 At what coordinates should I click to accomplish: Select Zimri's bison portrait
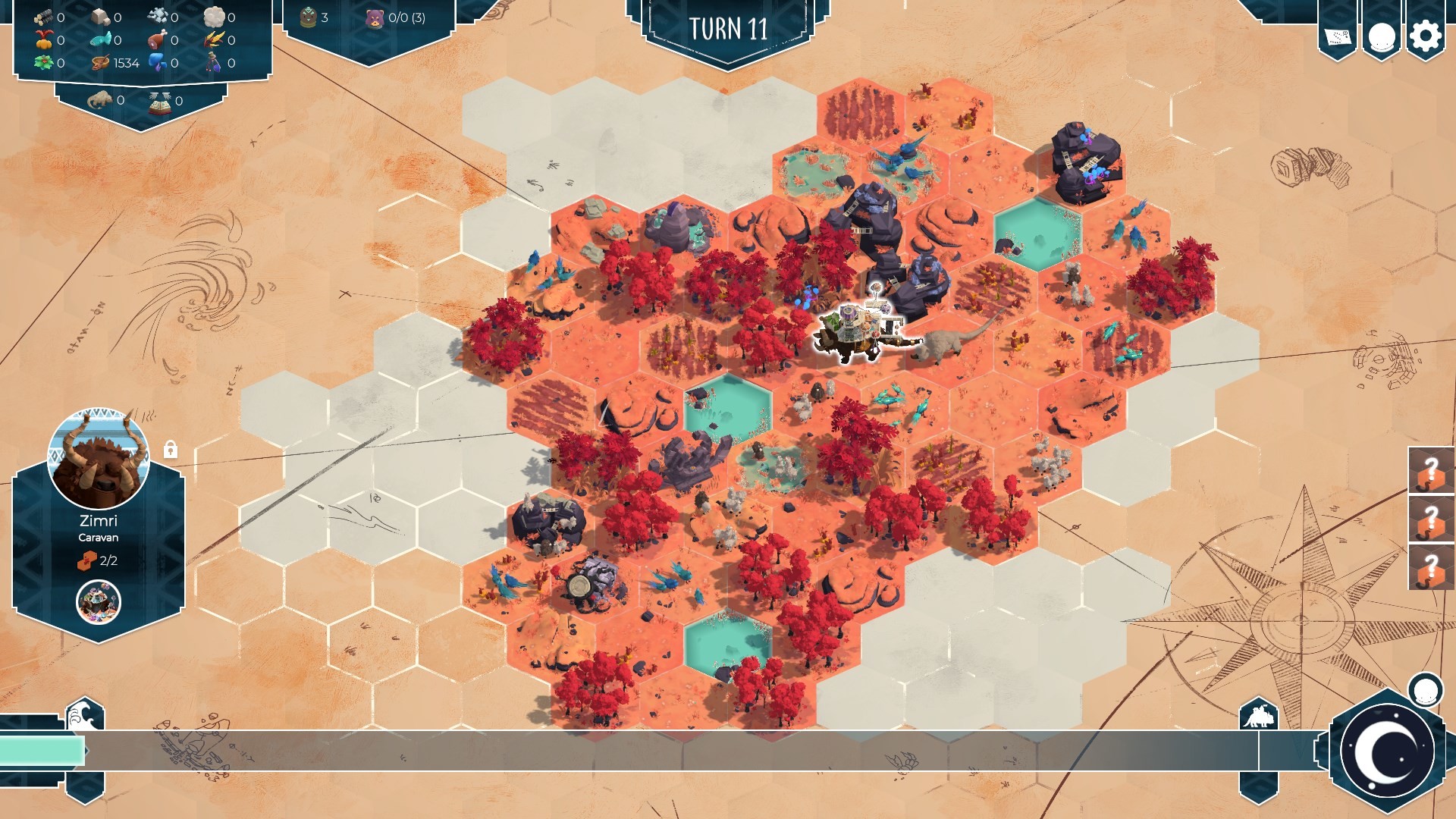(x=99, y=460)
